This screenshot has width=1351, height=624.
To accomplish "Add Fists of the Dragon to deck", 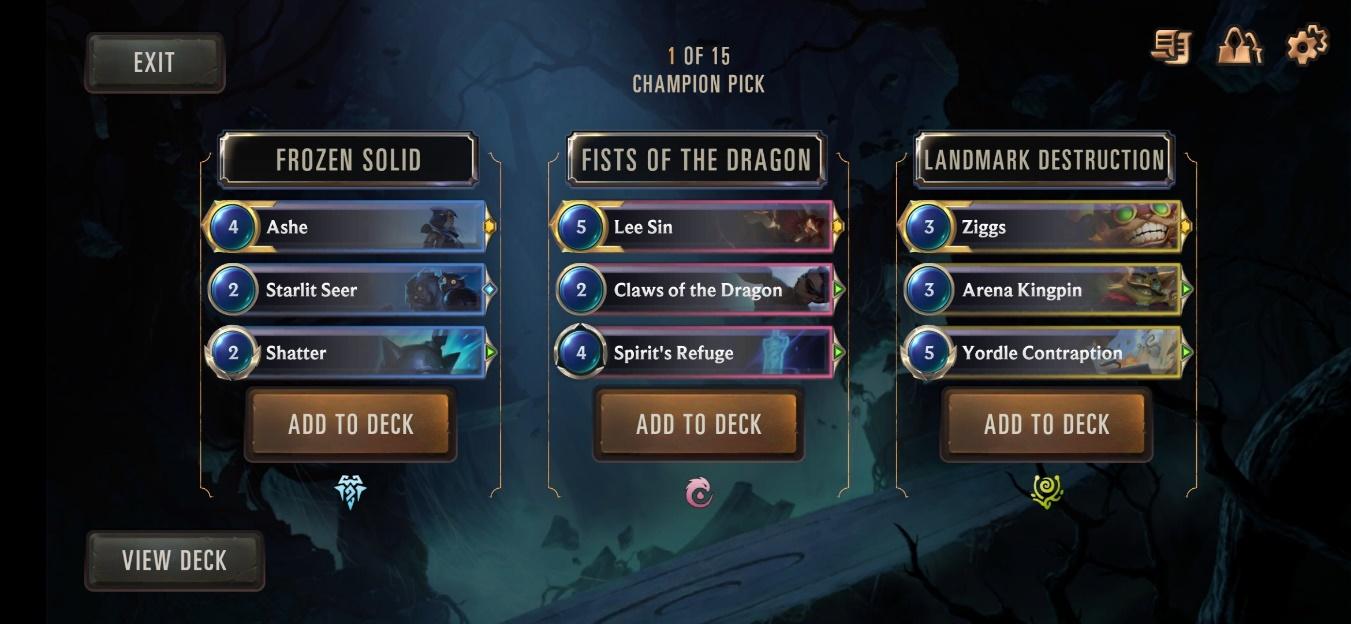I will [x=698, y=425].
